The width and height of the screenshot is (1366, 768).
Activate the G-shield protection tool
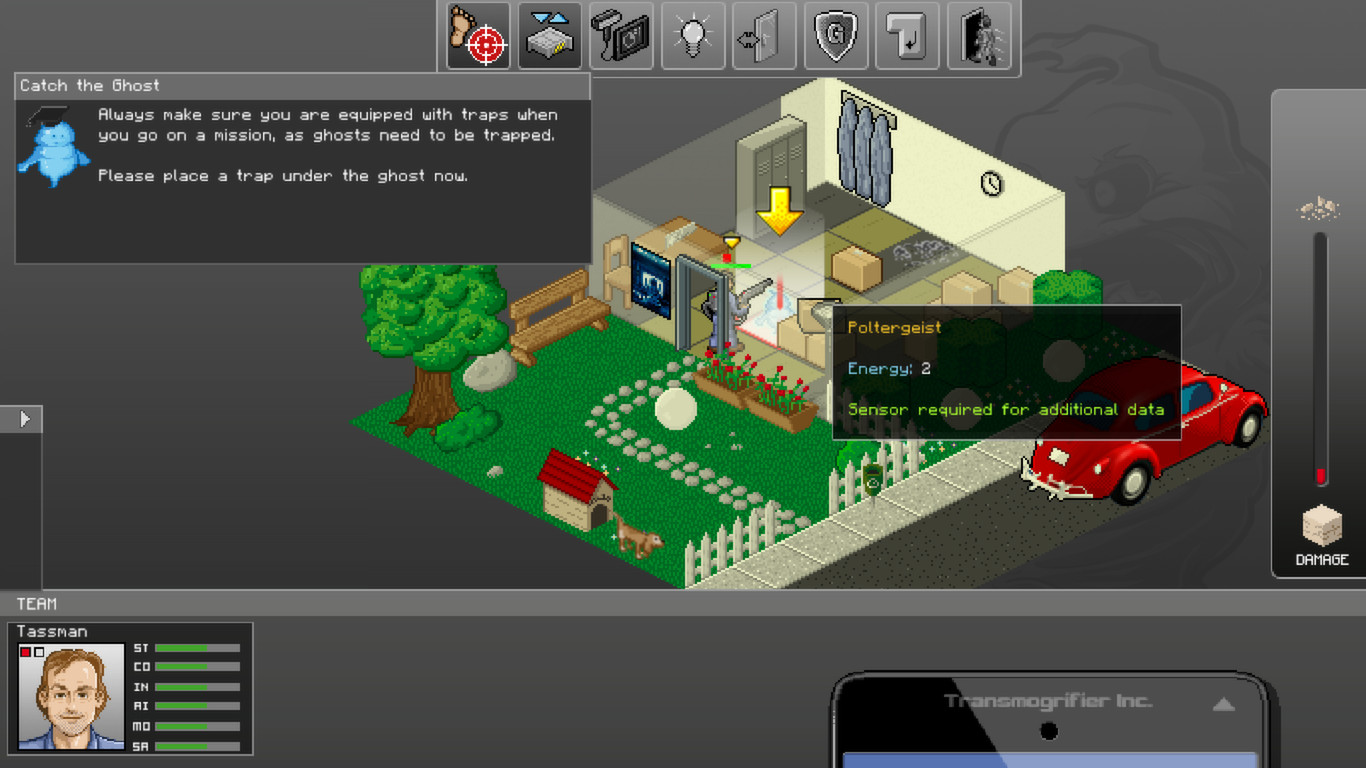(x=836, y=36)
